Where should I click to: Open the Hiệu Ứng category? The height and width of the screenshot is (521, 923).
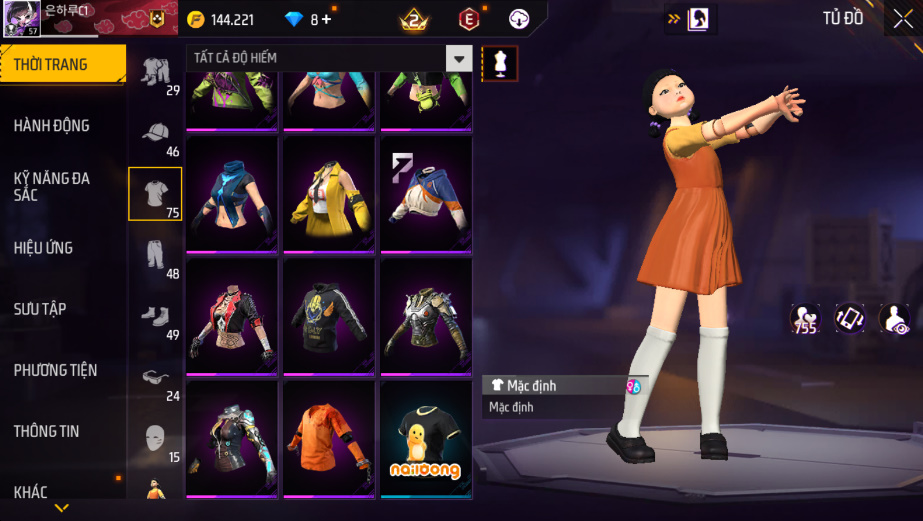click(x=44, y=247)
